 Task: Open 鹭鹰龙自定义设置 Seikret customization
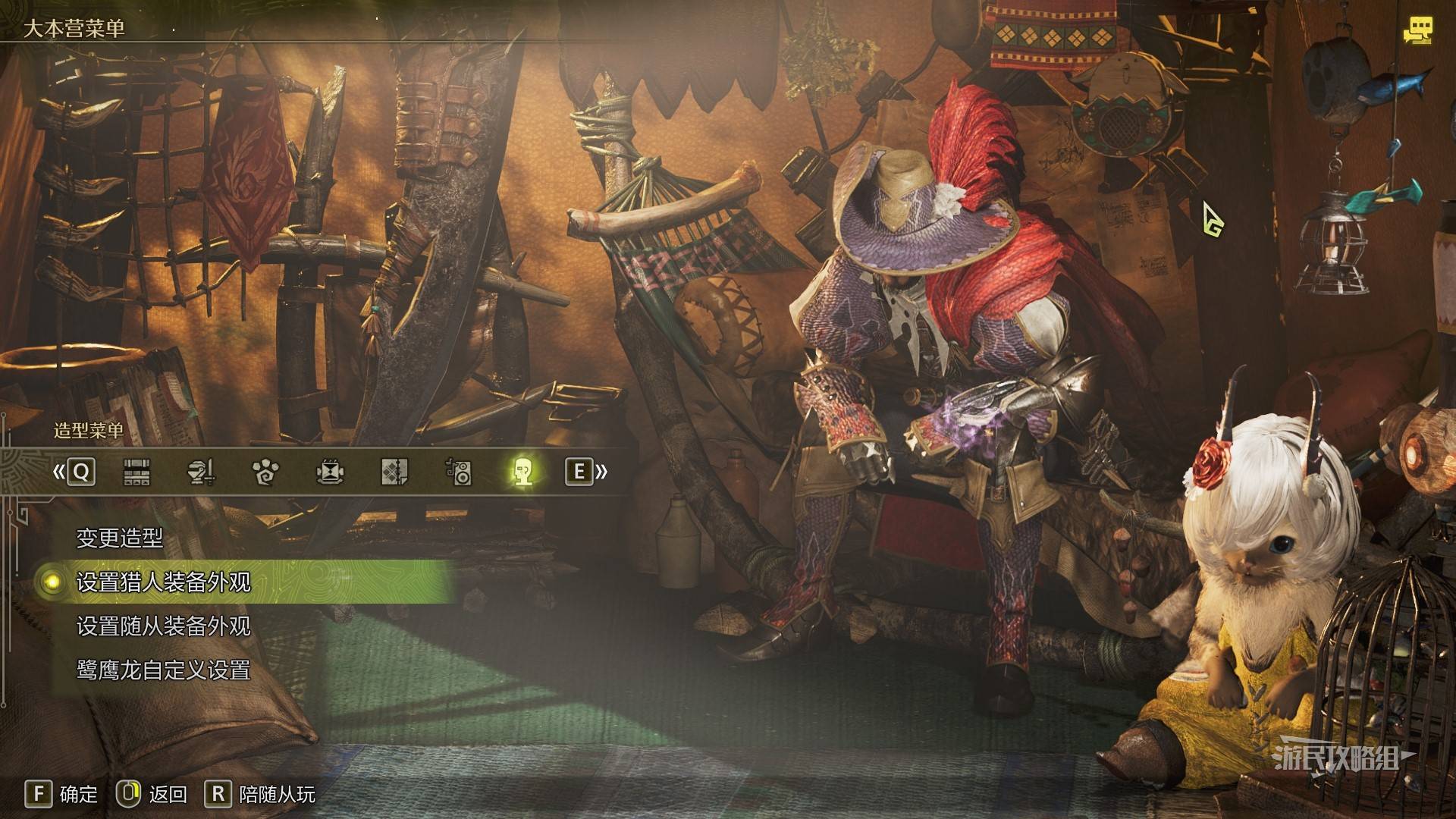click(x=163, y=670)
